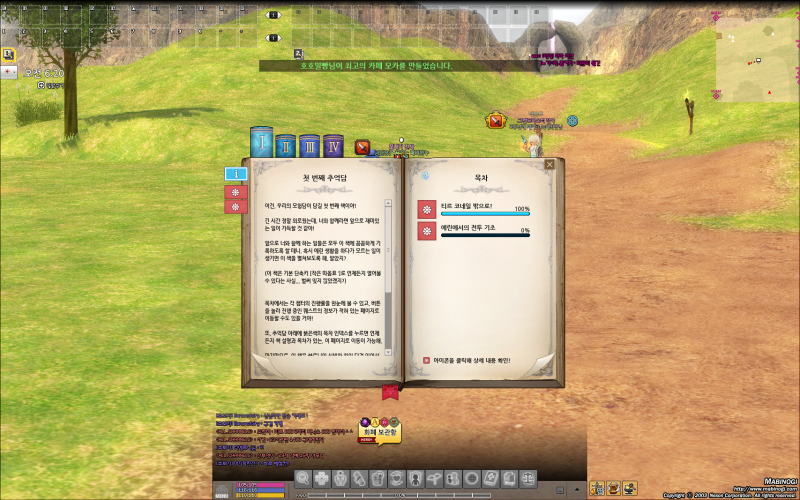Click the left page text scrollbar

click(x=389, y=270)
